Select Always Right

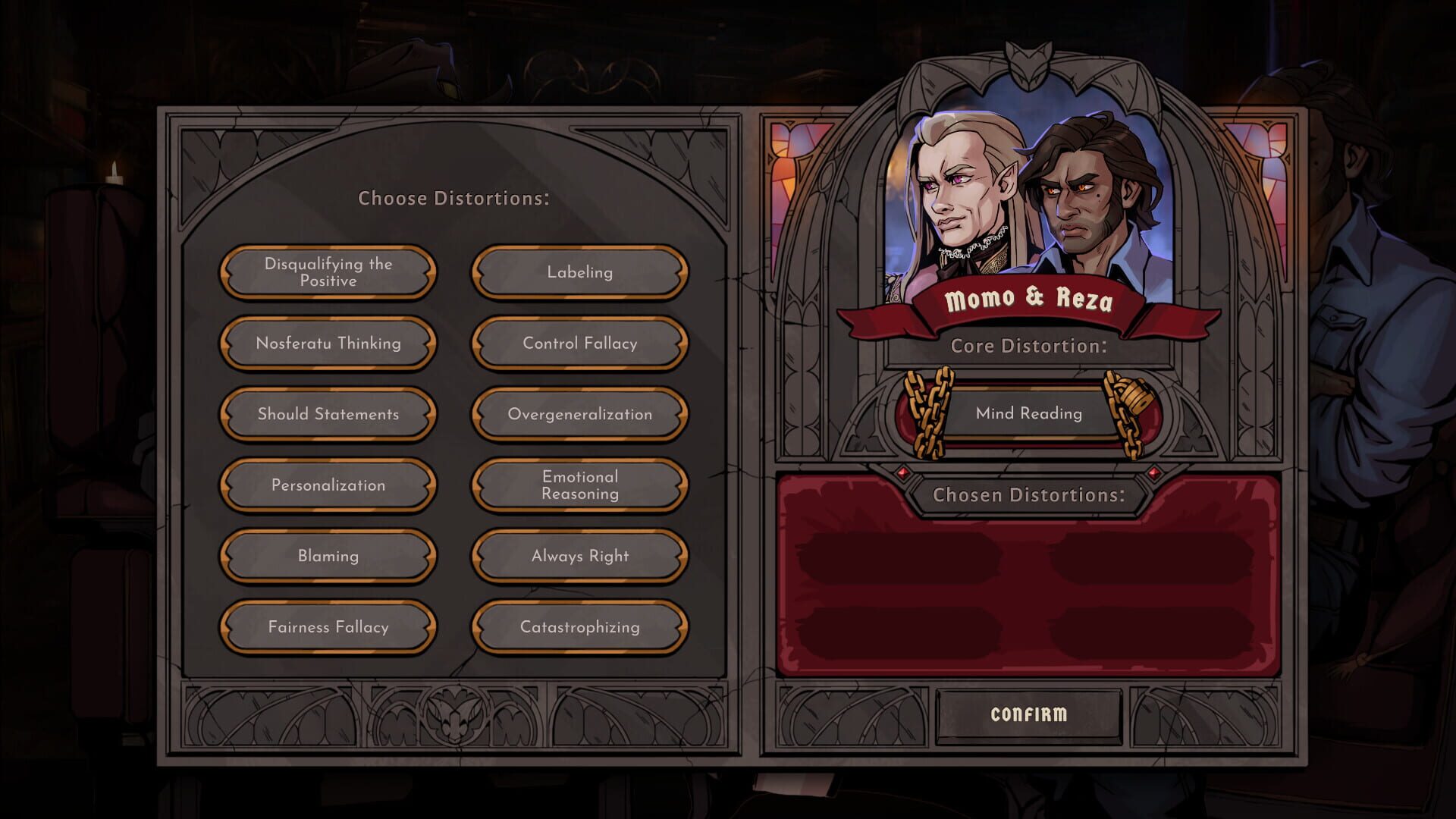[x=579, y=556]
